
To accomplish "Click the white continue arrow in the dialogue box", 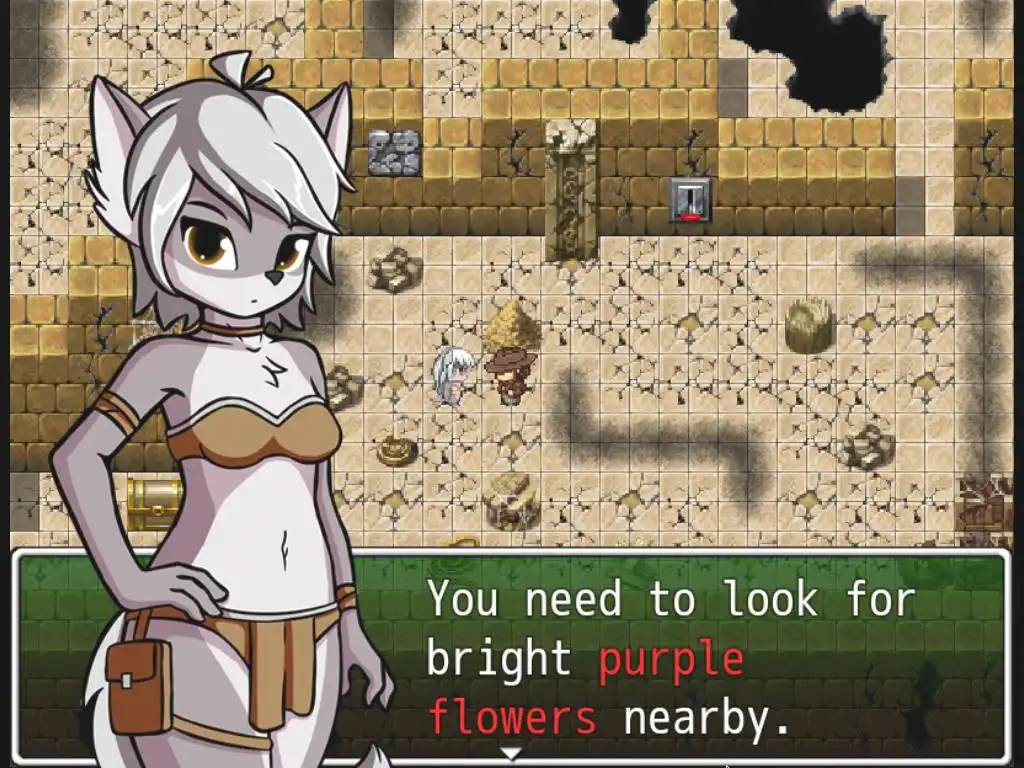I will (x=511, y=753).
